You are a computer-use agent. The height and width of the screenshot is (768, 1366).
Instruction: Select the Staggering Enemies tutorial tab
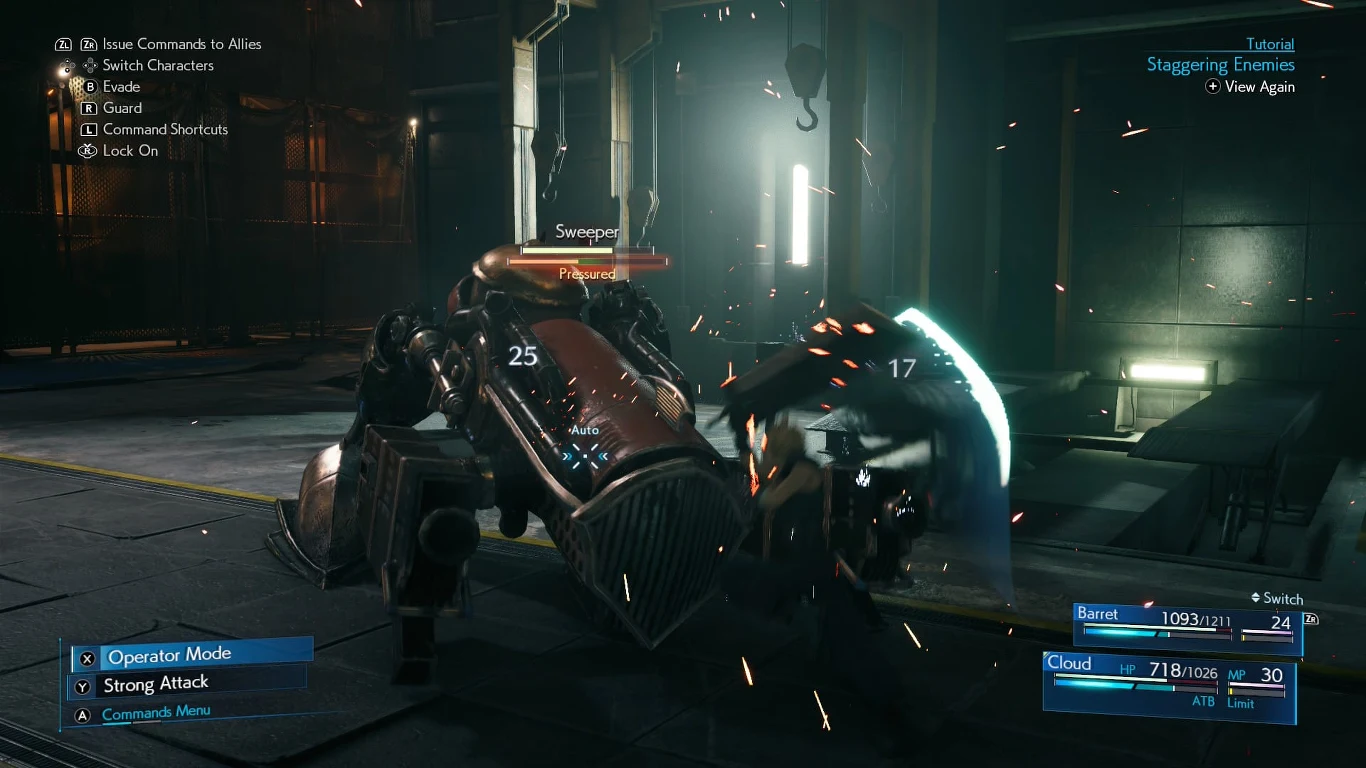pos(1220,64)
